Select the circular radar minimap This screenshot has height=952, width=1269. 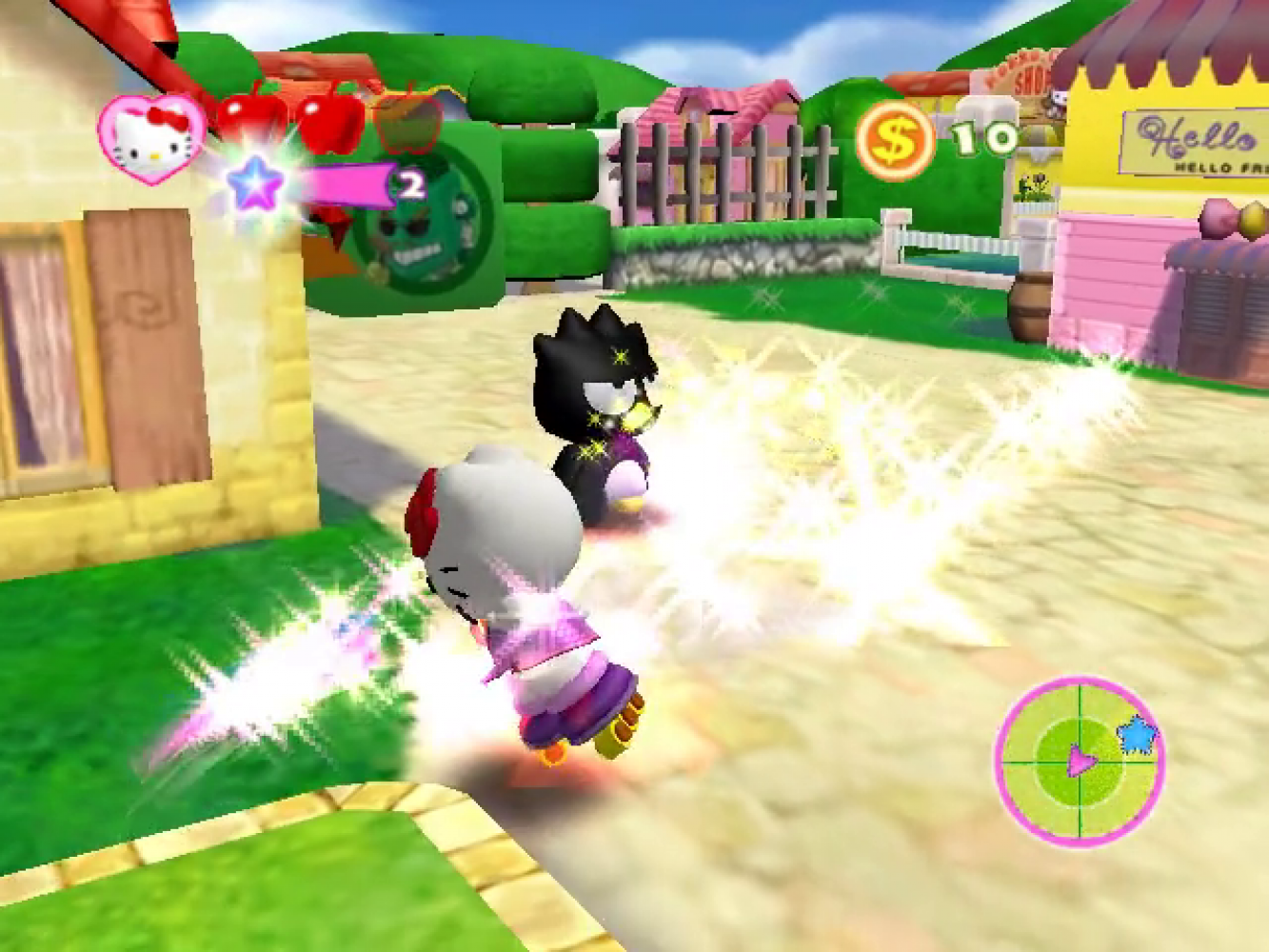click(x=1080, y=761)
